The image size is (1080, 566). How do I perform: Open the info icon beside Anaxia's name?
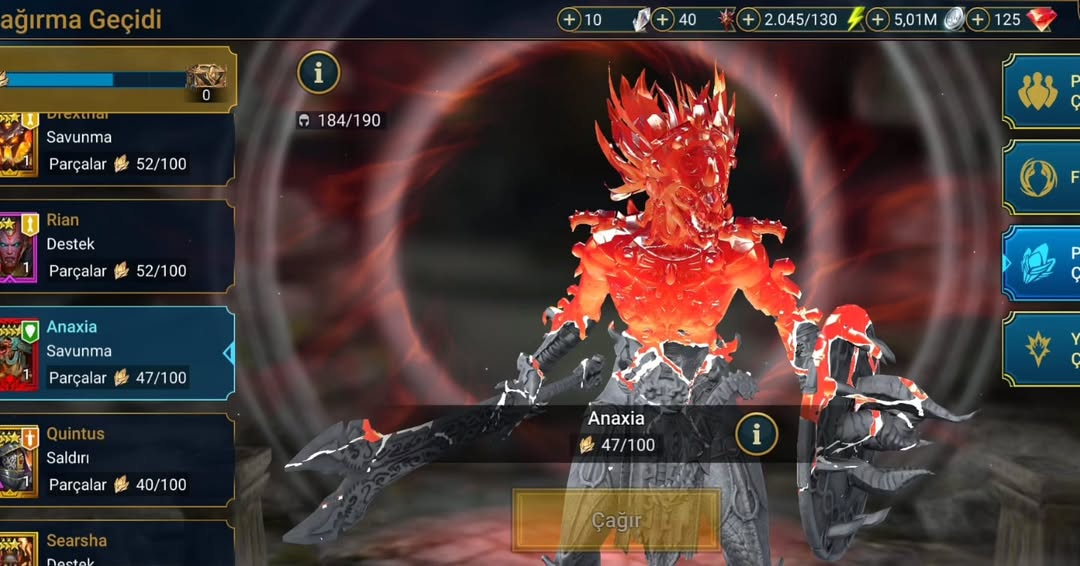point(757,434)
